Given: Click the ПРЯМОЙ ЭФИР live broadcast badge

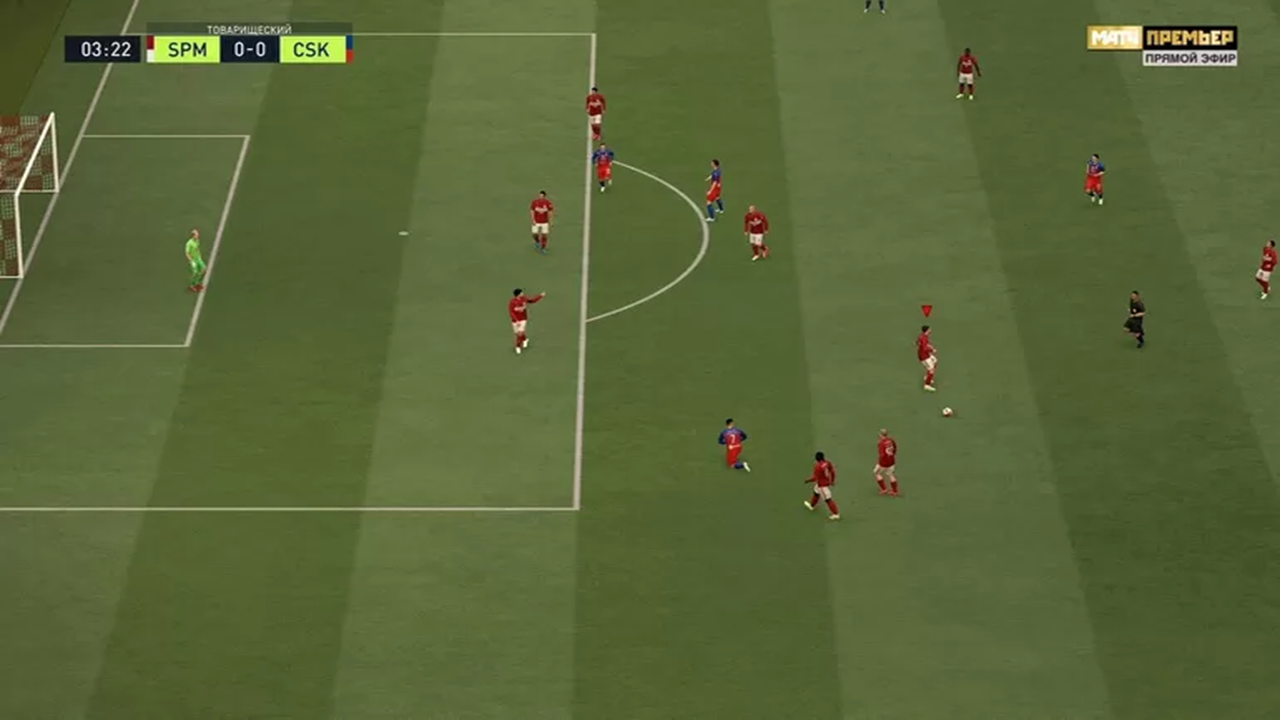Looking at the screenshot, I should [1192, 57].
